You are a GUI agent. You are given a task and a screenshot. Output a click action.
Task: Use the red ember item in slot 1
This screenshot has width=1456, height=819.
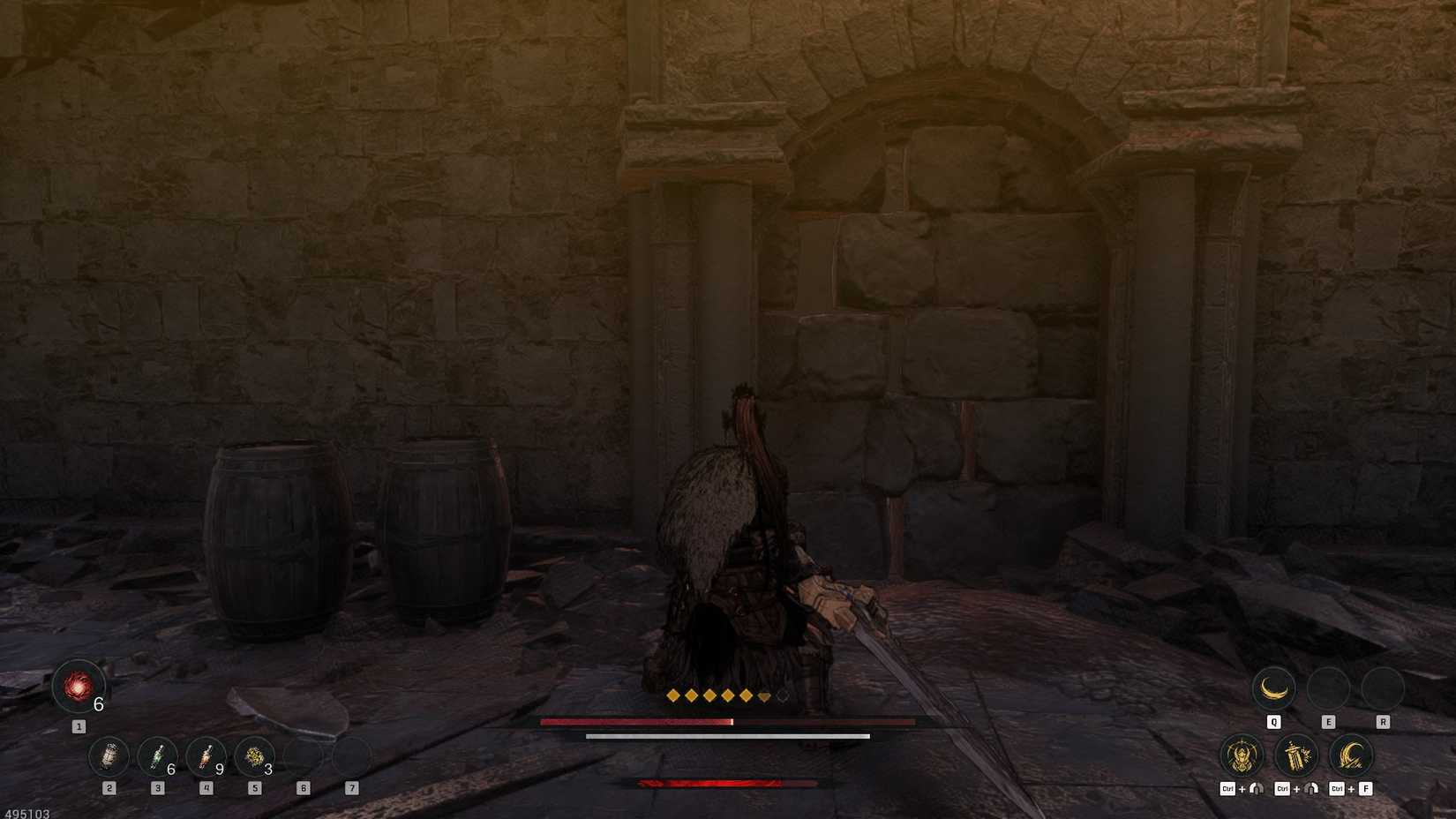tap(79, 688)
